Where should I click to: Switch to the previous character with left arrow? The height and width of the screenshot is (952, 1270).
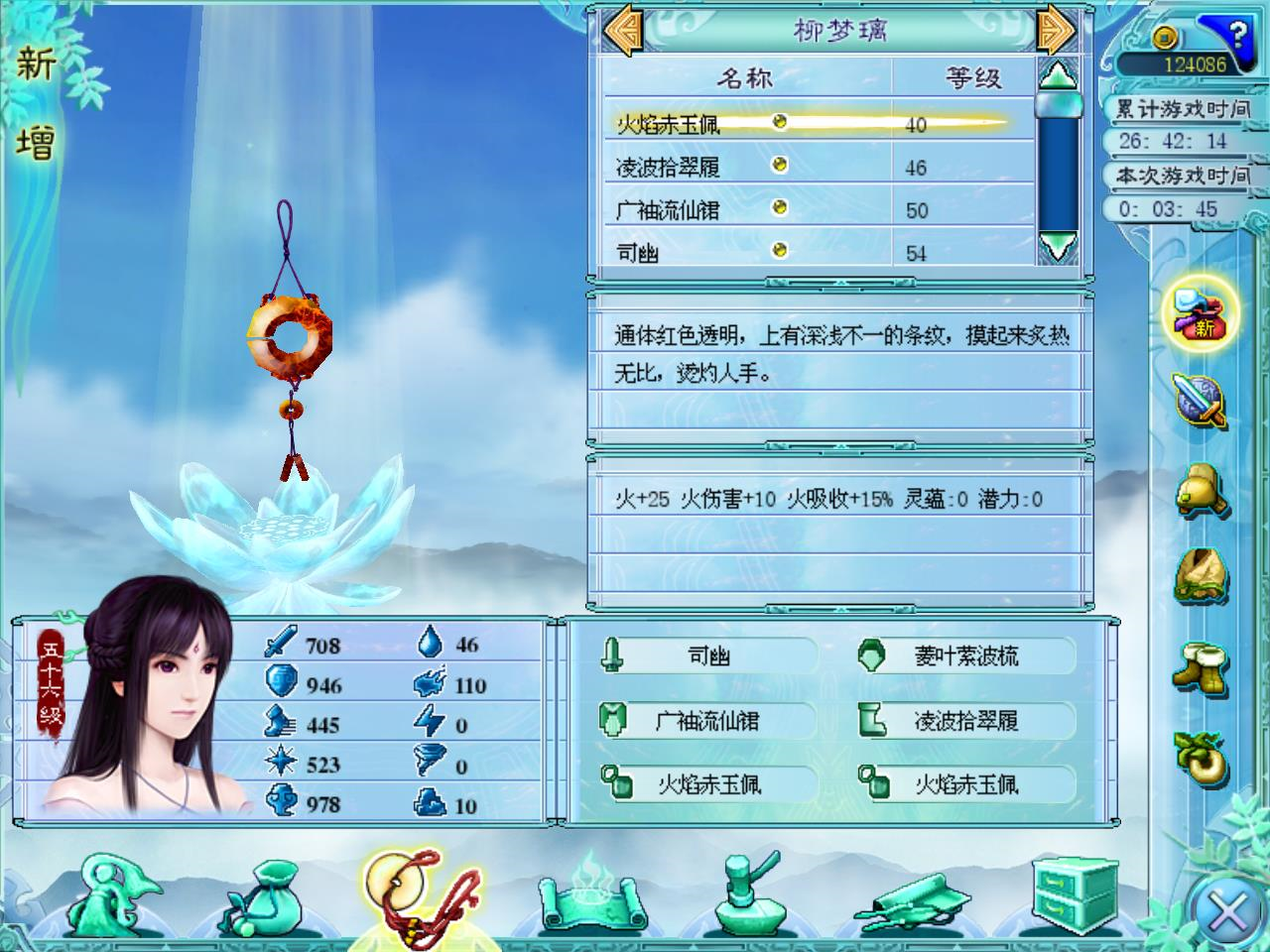point(623,30)
